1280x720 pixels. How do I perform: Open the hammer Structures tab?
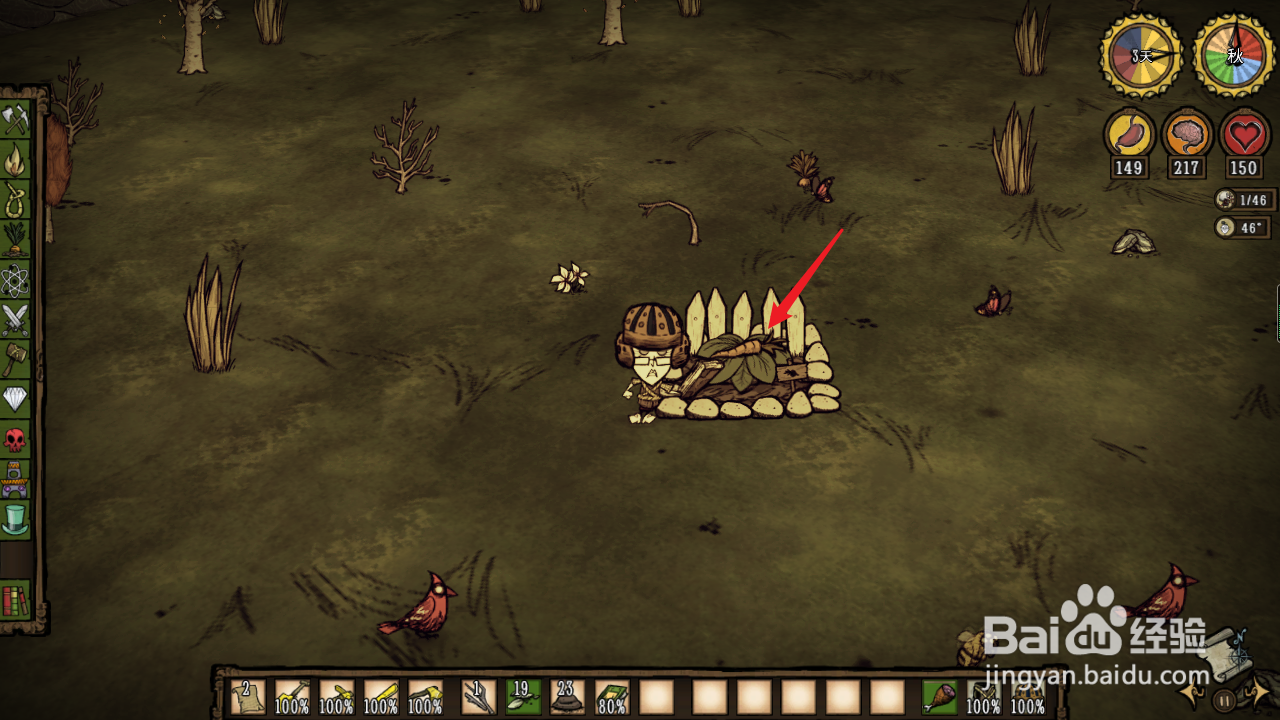[x=16, y=359]
